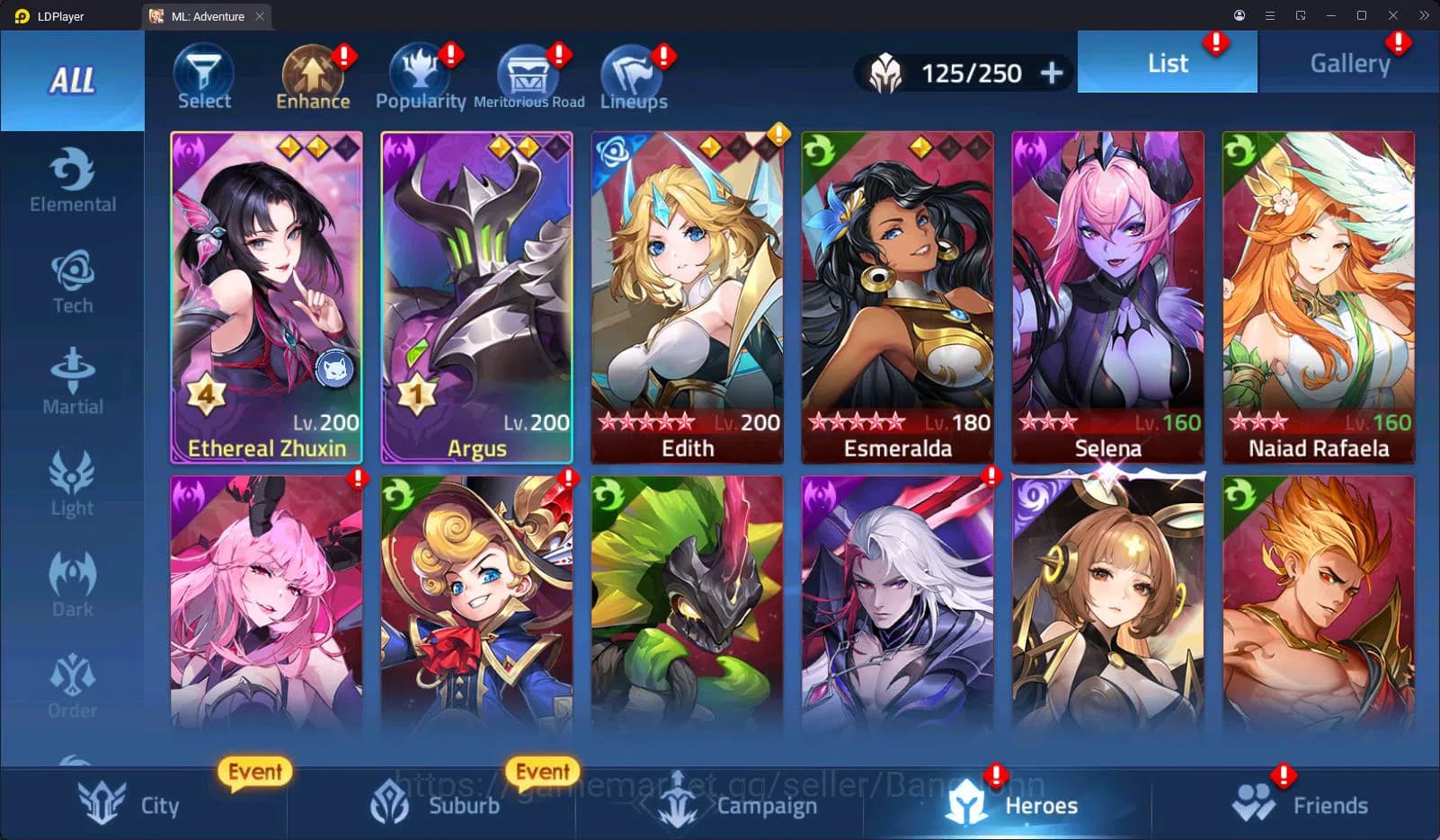Click the LDPlayer account profile icon

pos(1239,15)
